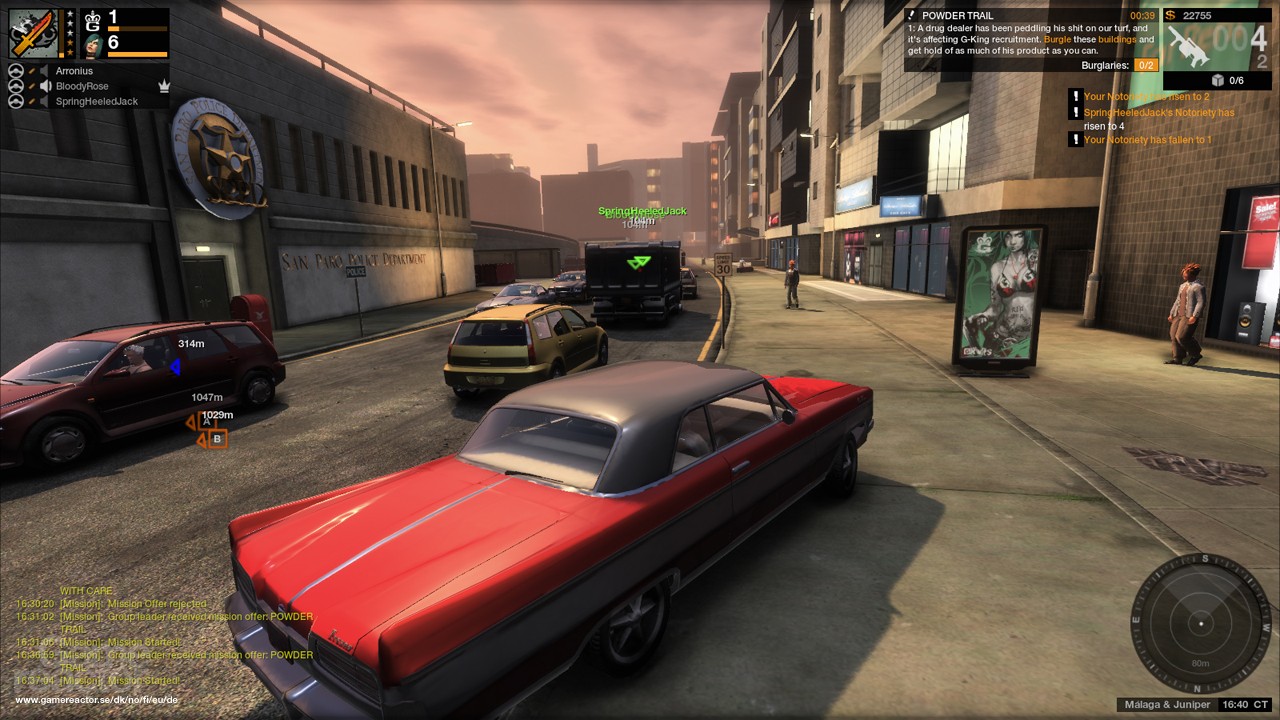Click the buildings link in the mission description

(x=1117, y=40)
